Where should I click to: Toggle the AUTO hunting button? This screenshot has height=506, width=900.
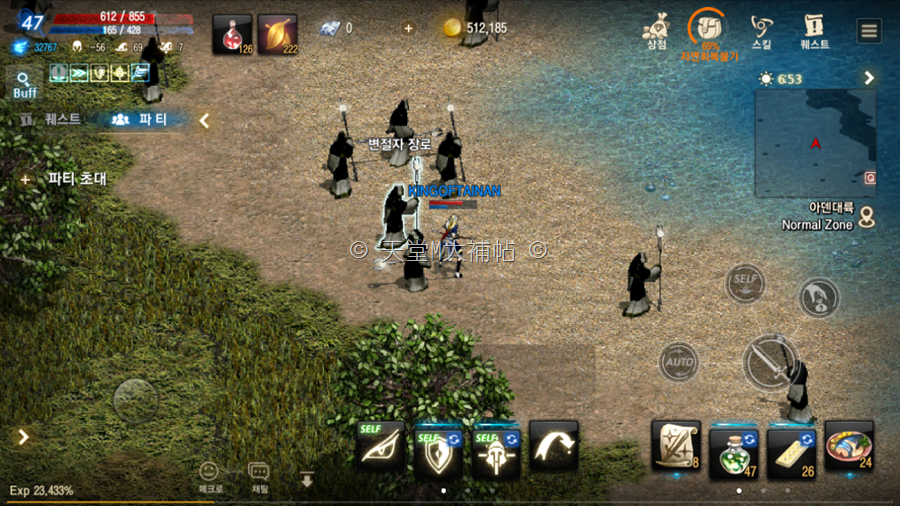coord(679,360)
